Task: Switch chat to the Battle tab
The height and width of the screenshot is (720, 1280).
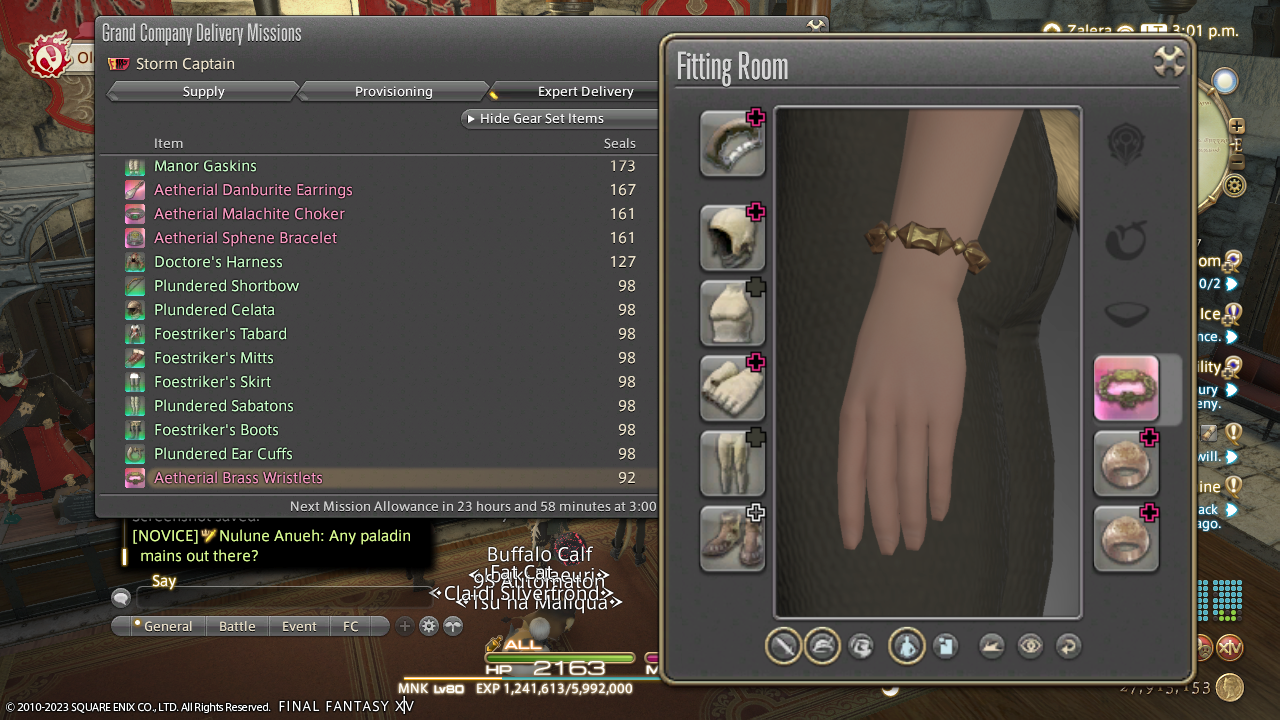Action: click(237, 626)
